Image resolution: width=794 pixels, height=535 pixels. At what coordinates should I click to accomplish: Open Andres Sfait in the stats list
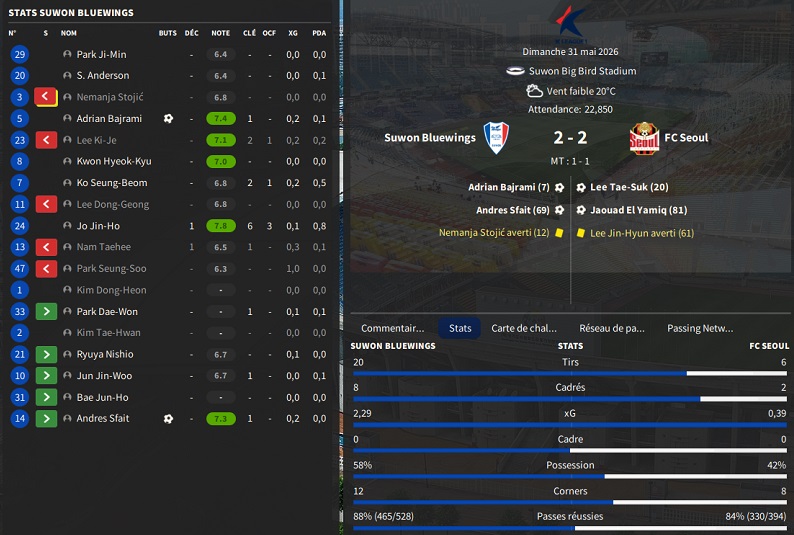coord(103,419)
